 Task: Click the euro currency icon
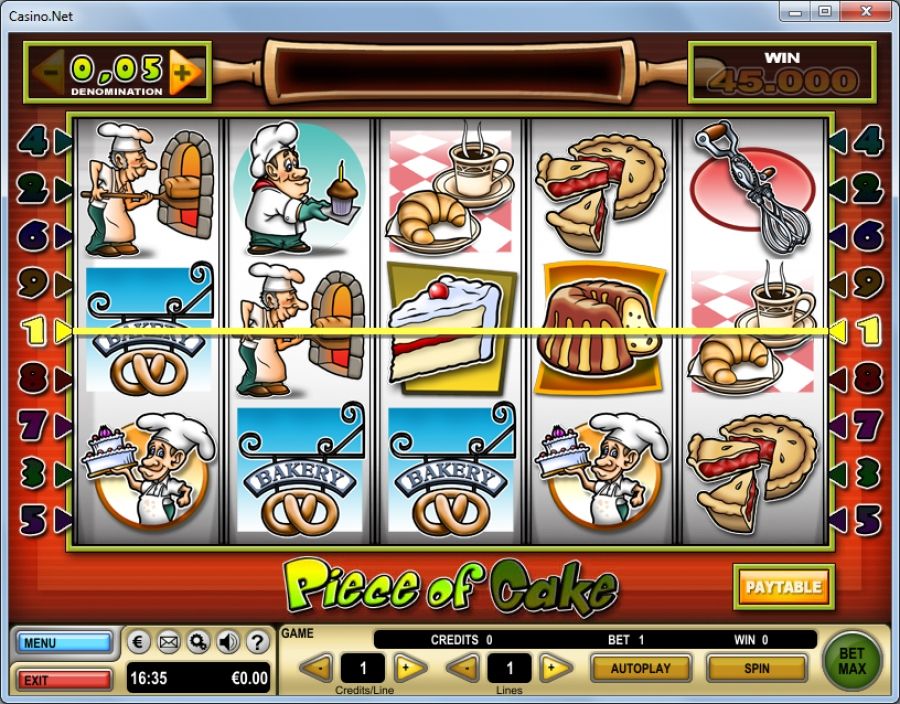pos(141,641)
